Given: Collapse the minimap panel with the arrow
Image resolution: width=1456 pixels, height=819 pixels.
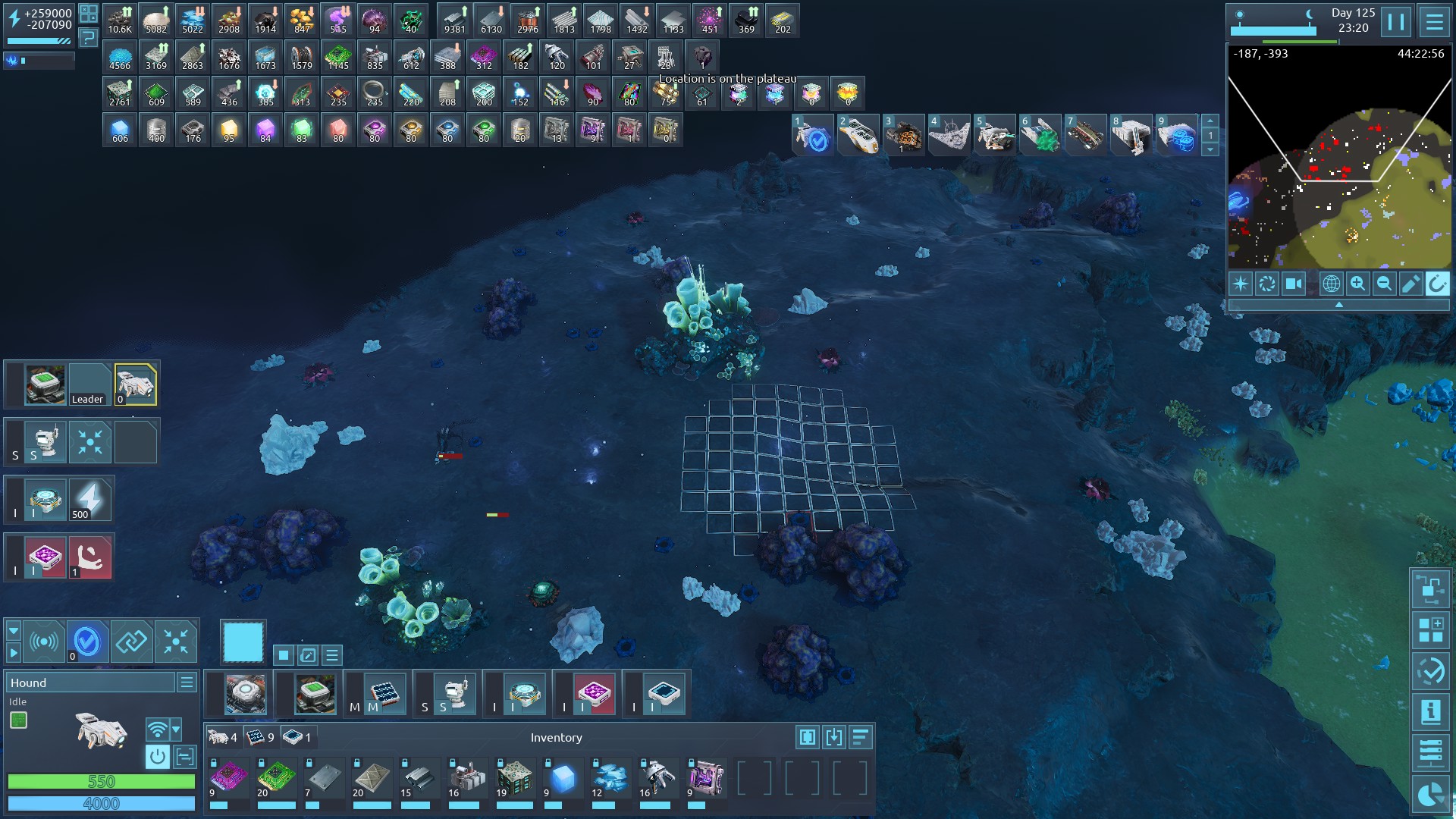Looking at the screenshot, I should [x=1338, y=305].
